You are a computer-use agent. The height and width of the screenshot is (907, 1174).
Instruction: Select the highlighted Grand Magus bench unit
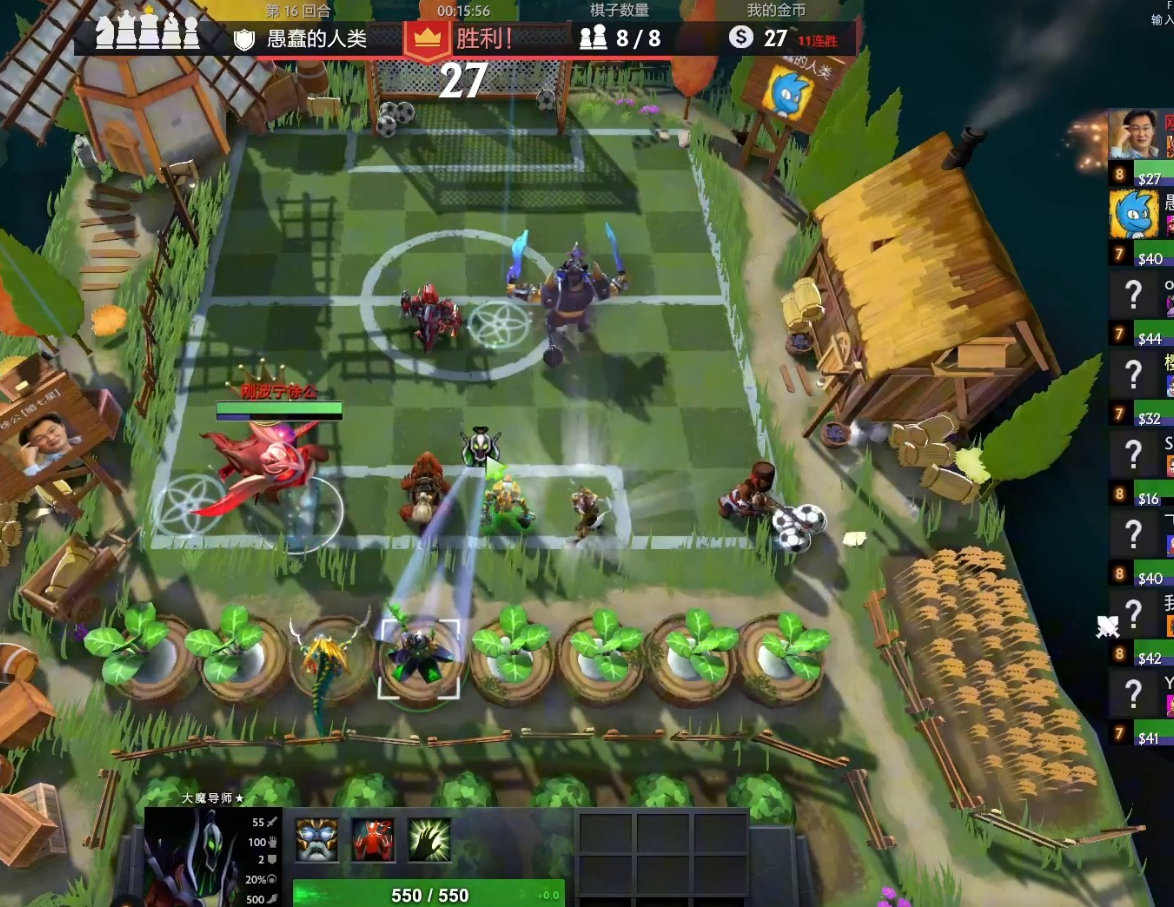(418, 655)
